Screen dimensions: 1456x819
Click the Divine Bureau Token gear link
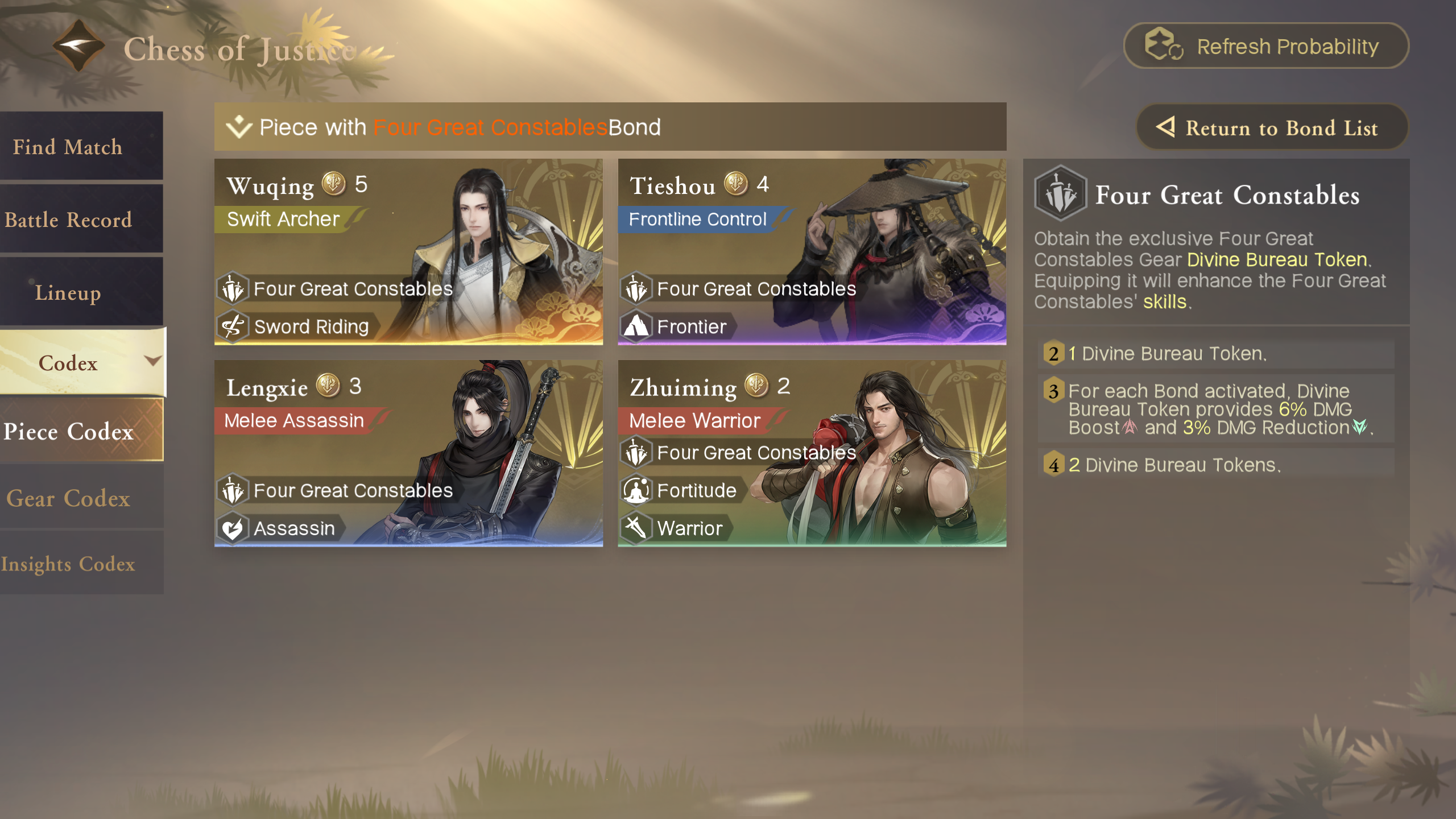coord(1277,259)
